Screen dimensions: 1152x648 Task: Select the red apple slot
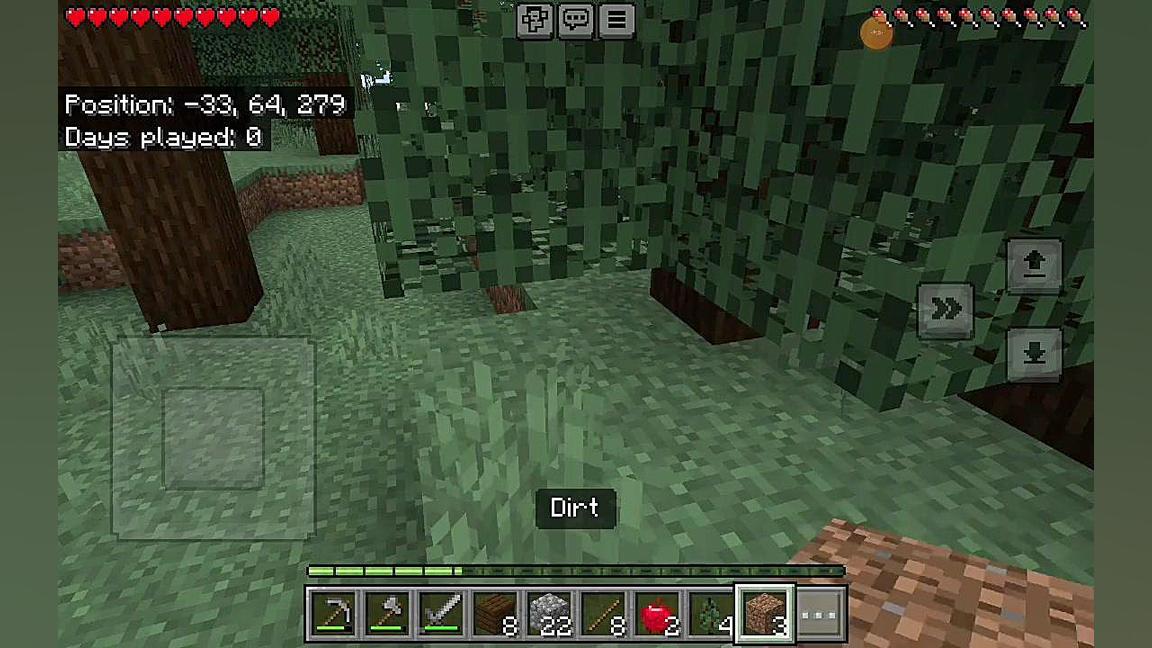coord(657,613)
